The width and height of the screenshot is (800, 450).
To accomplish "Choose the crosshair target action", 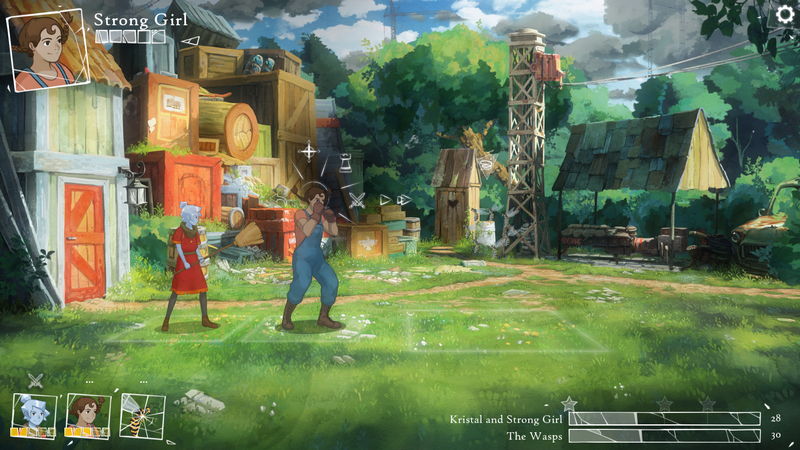I will pyautogui.click(x=308, y=152).
